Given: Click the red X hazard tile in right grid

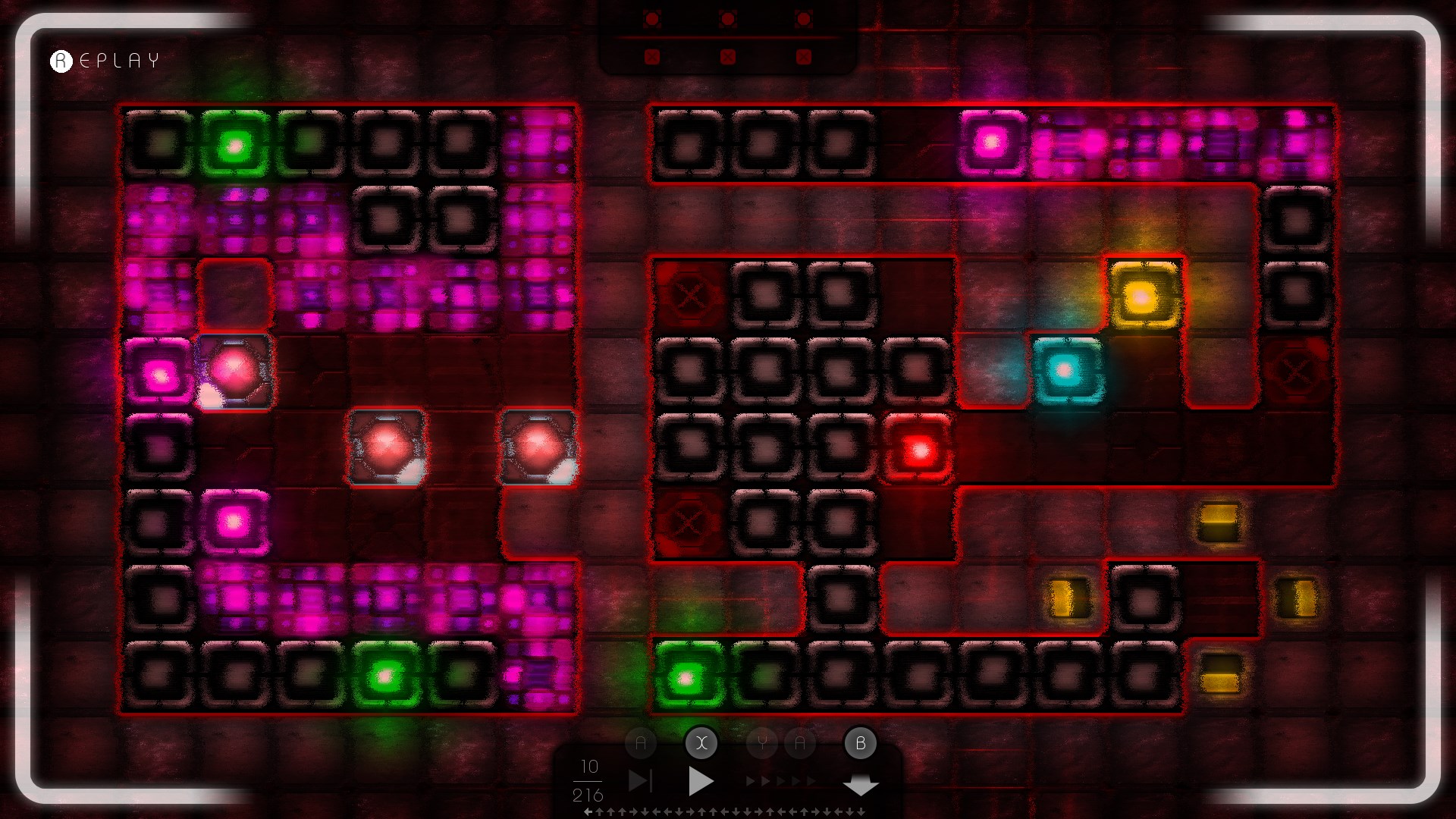Looking at the screenshot, I should [690, 296].
